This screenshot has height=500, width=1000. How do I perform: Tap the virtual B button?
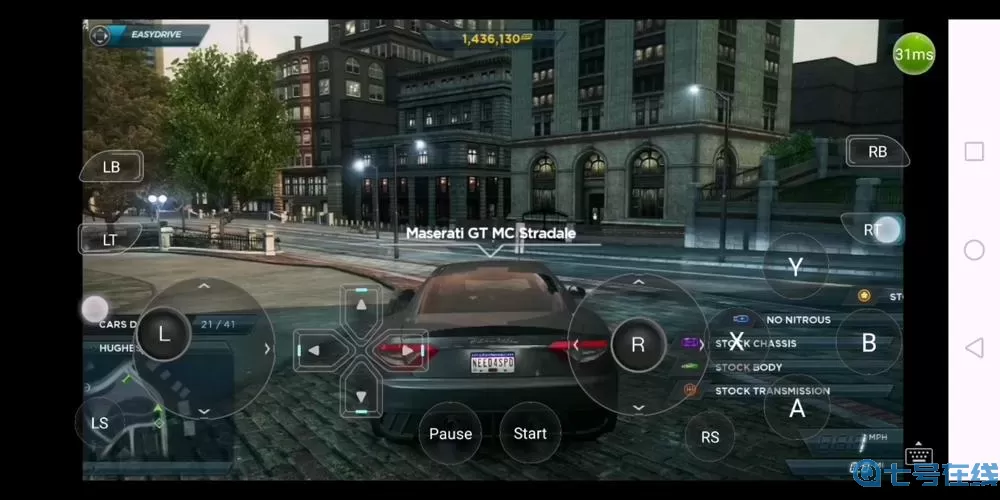click(869, 342)
